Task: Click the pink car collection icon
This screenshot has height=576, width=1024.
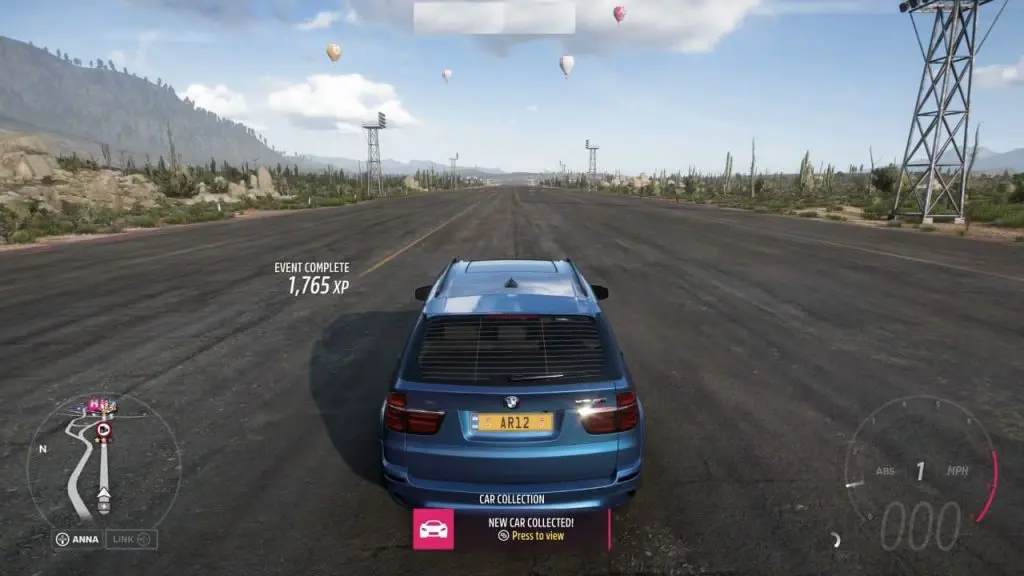Action: click(x=433, y=529)
